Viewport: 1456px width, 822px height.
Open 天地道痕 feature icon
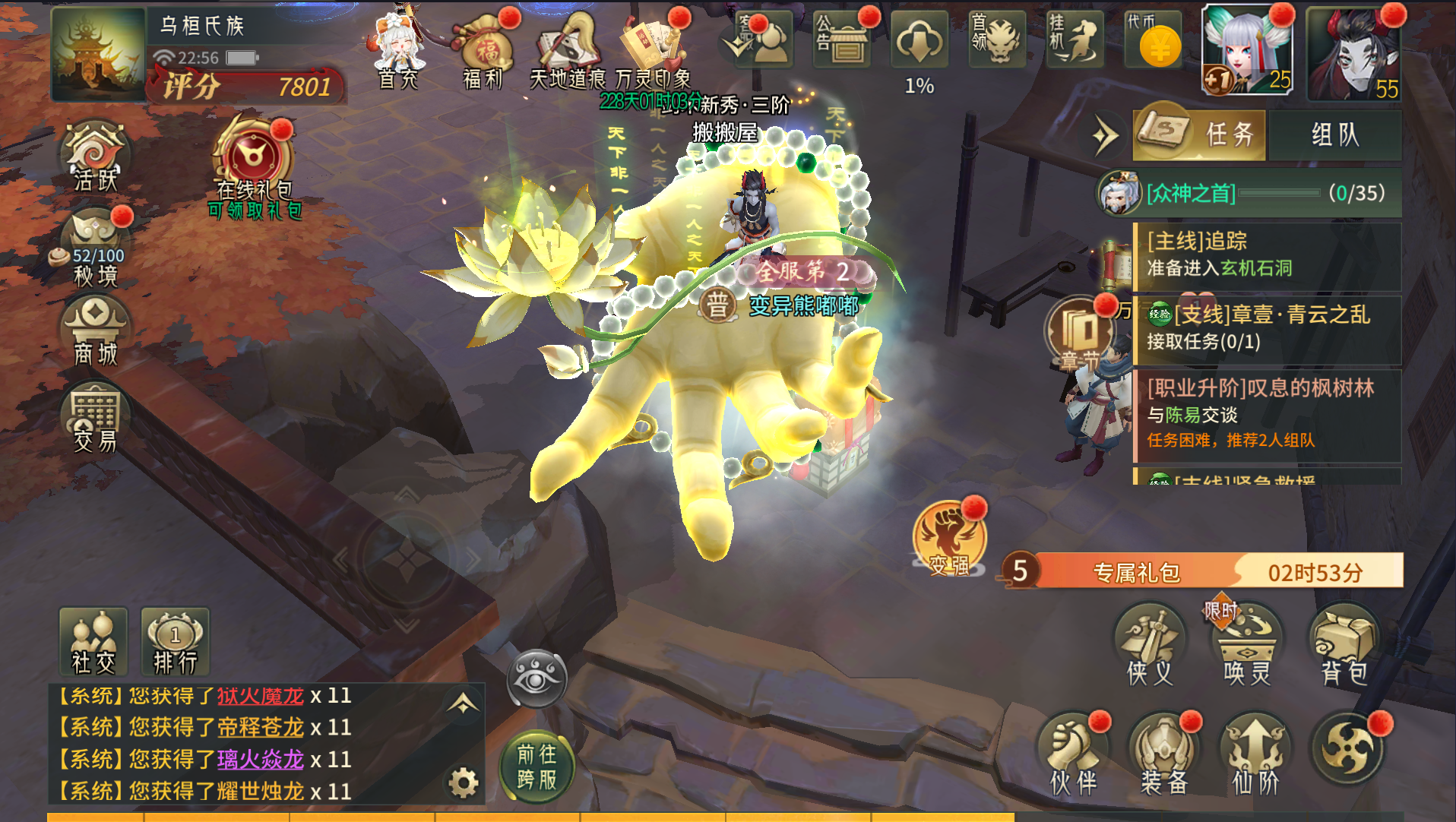tap(567, 49)
